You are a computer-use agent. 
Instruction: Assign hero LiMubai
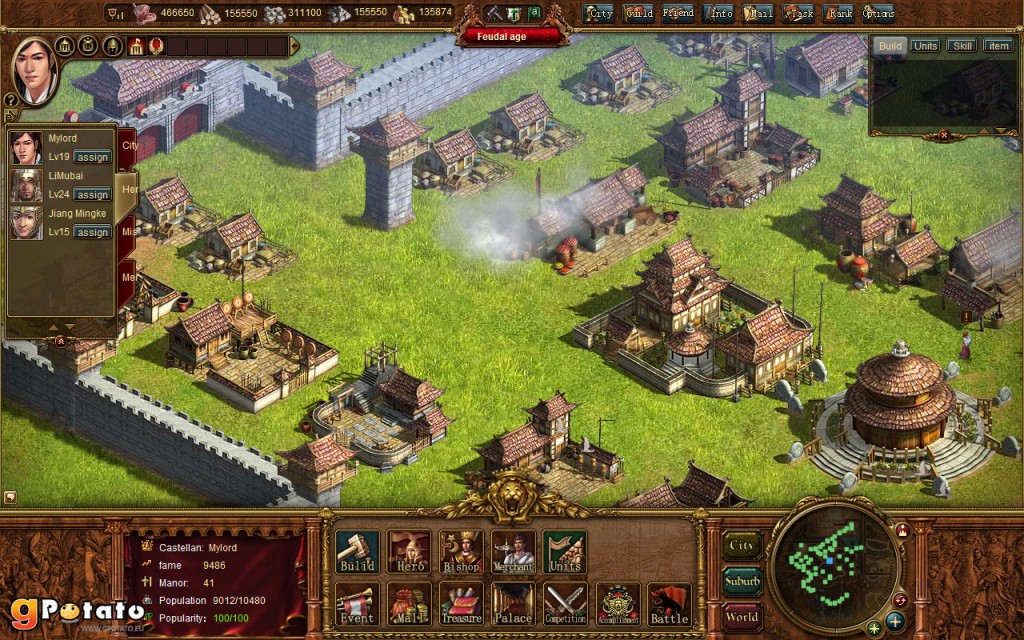[x=92, y=195]
